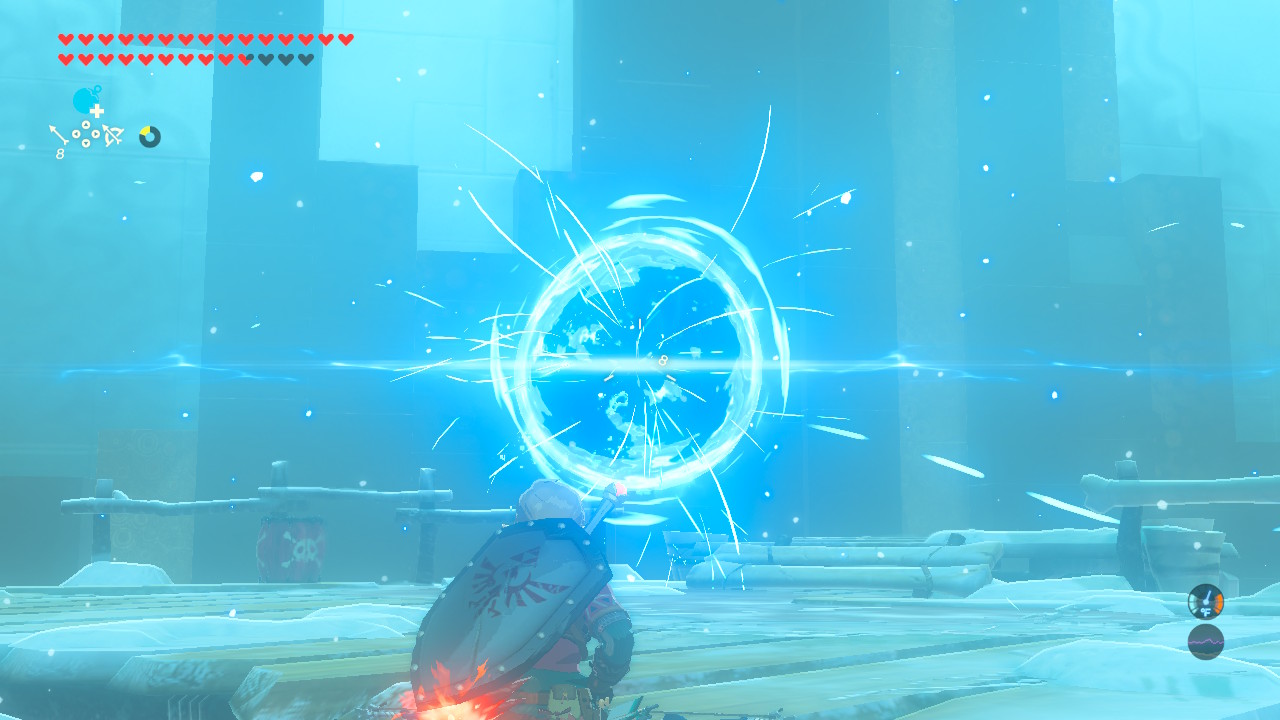This screenshot has height=720, width=1280.
Task: Expand the down arrow on the D-pad indicator
Action: (x=86, y=143)
